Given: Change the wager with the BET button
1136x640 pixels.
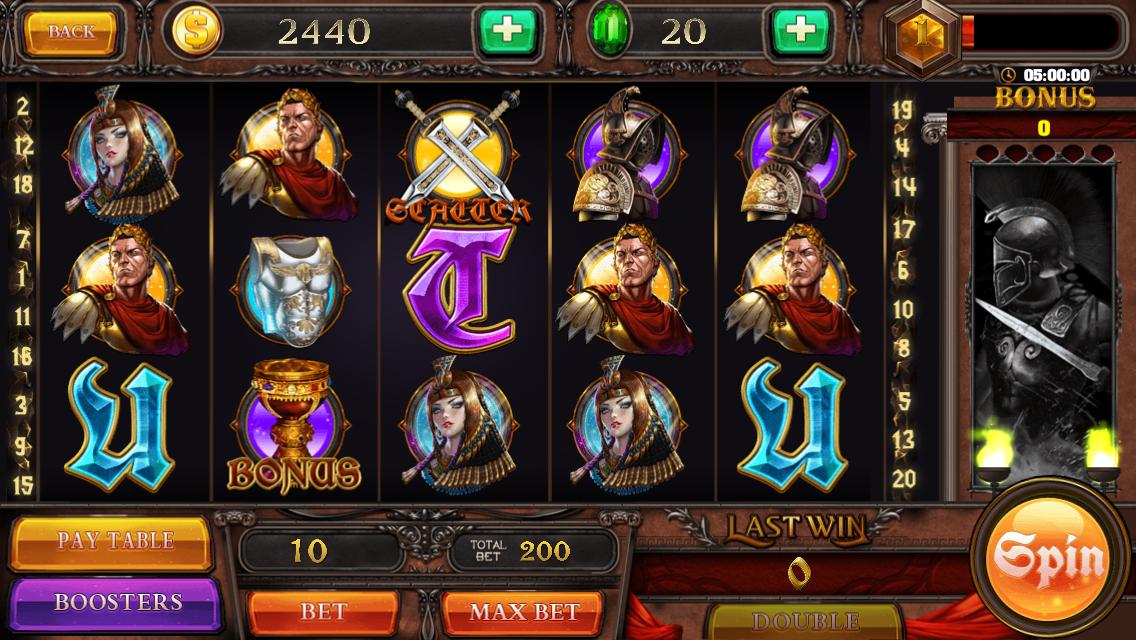Looking at the screenshot, I should click(x=323, y=610).
